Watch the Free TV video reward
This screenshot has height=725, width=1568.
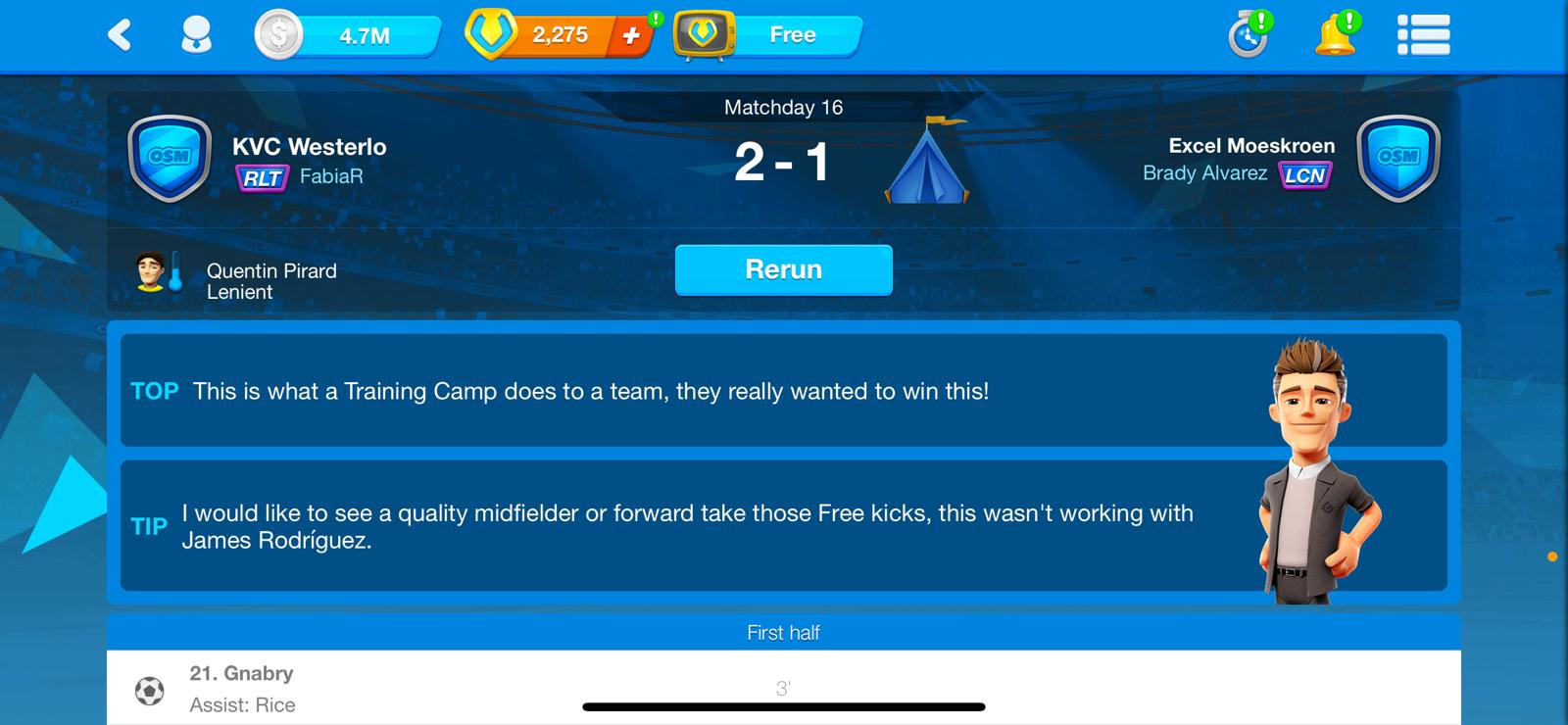(767, 35)
